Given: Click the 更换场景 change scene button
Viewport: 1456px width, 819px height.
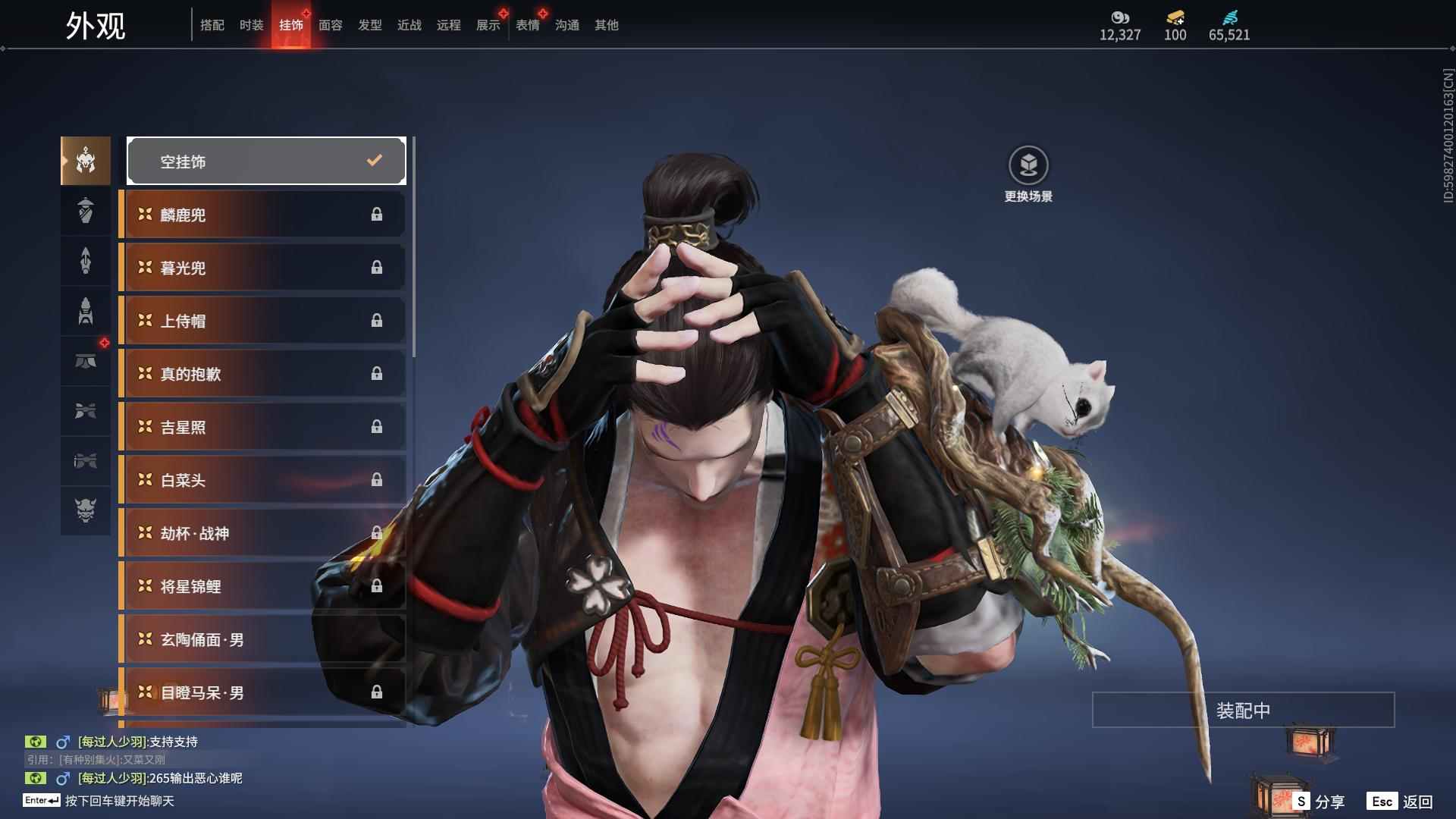Looking at the screenshot, I should [1028, 174].
